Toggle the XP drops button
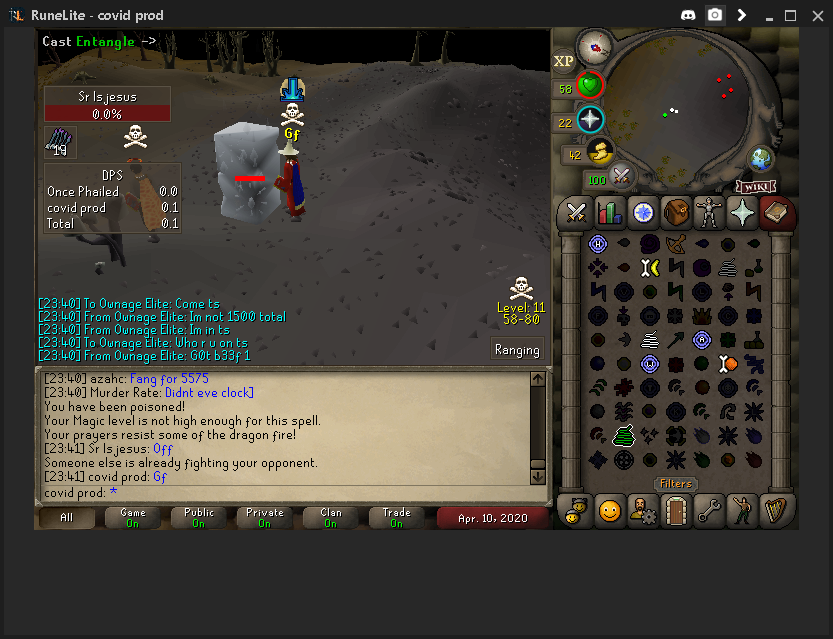 564,61
